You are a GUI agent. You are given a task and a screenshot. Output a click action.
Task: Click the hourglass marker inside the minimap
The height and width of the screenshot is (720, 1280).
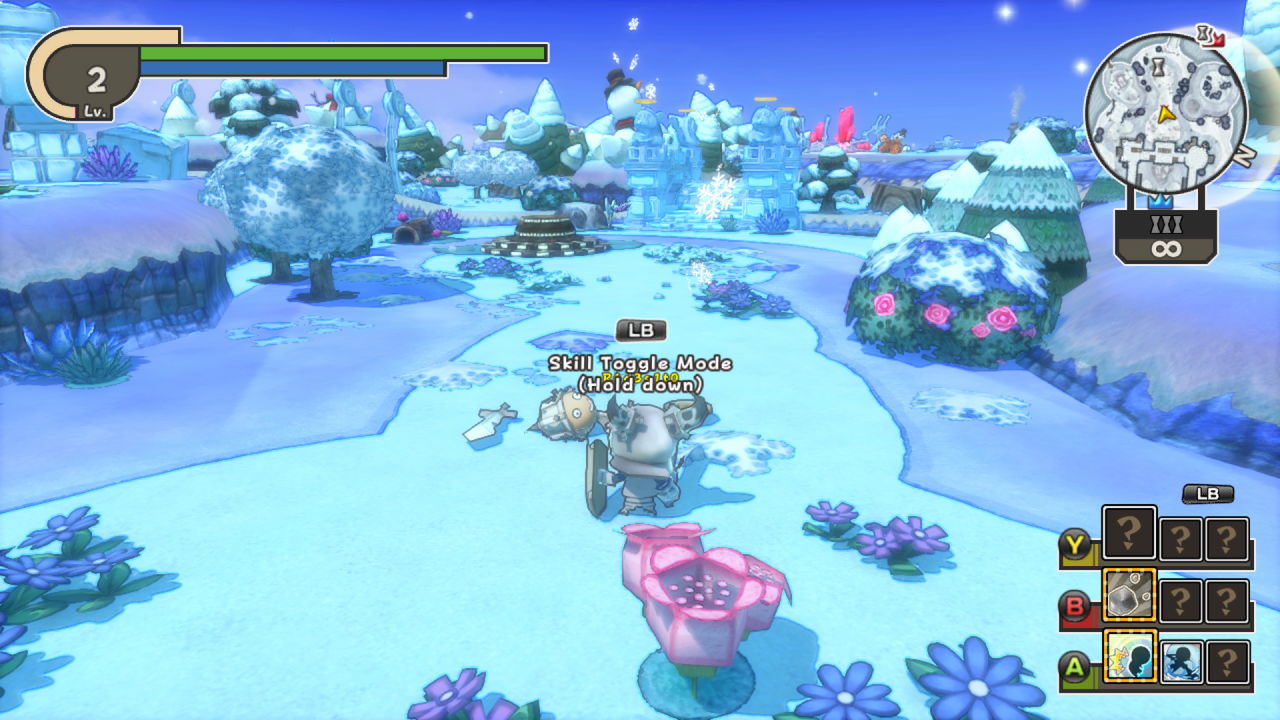1159,65
